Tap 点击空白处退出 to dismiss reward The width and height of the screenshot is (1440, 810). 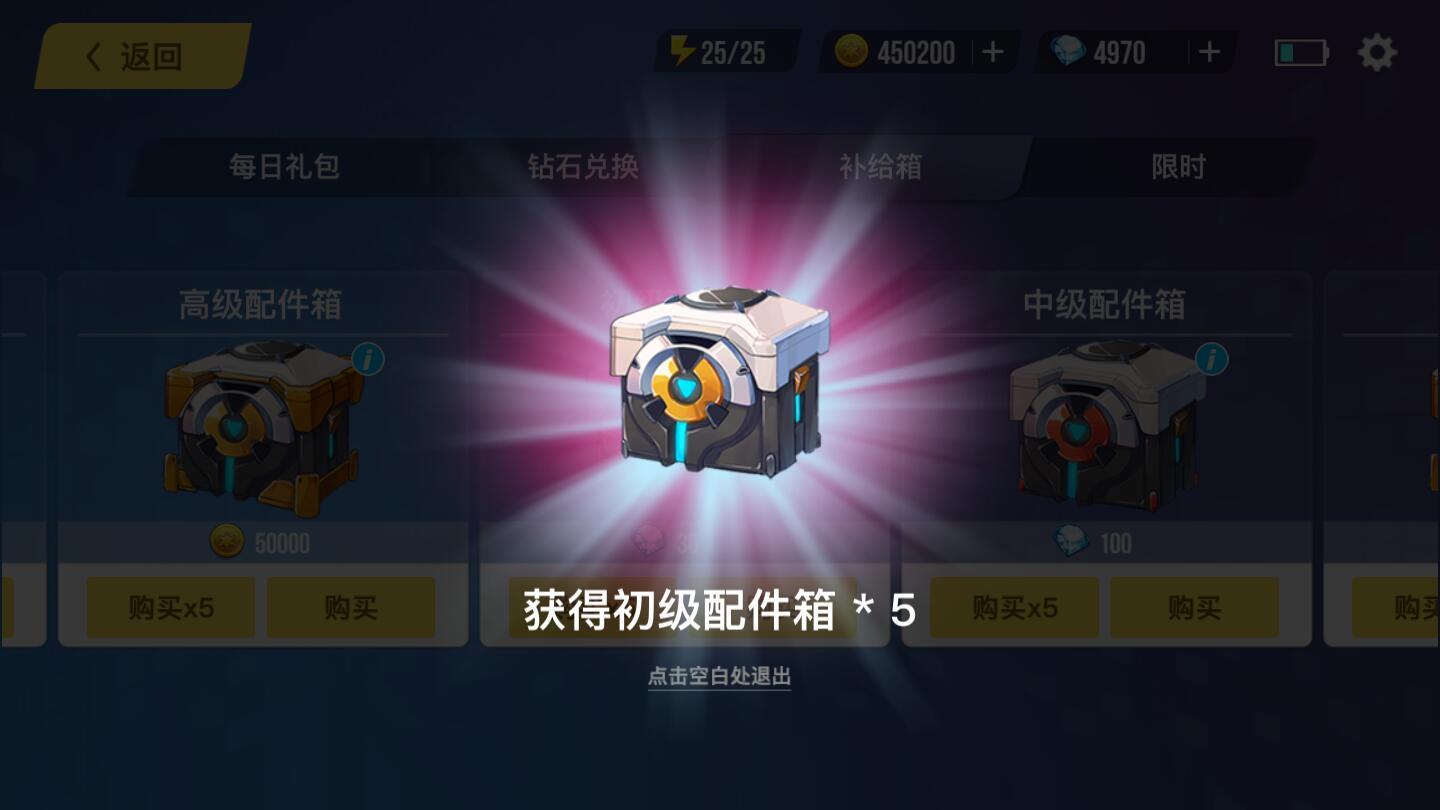pyautogui.click(x=719, y=678)
